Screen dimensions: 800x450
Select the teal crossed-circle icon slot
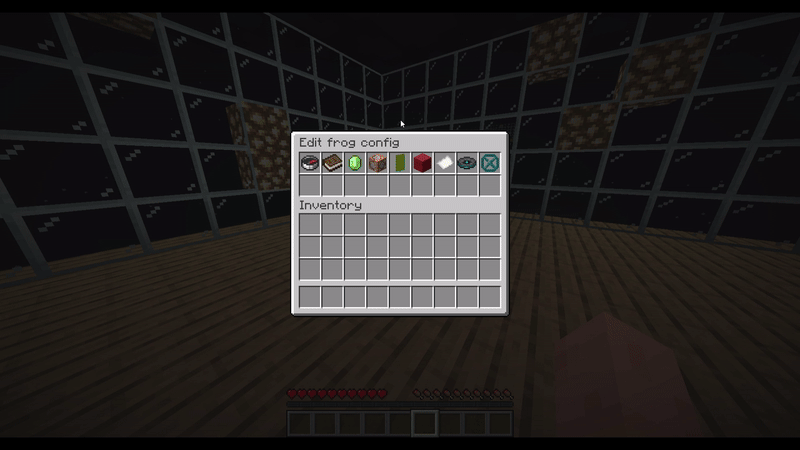coord(490,162)
